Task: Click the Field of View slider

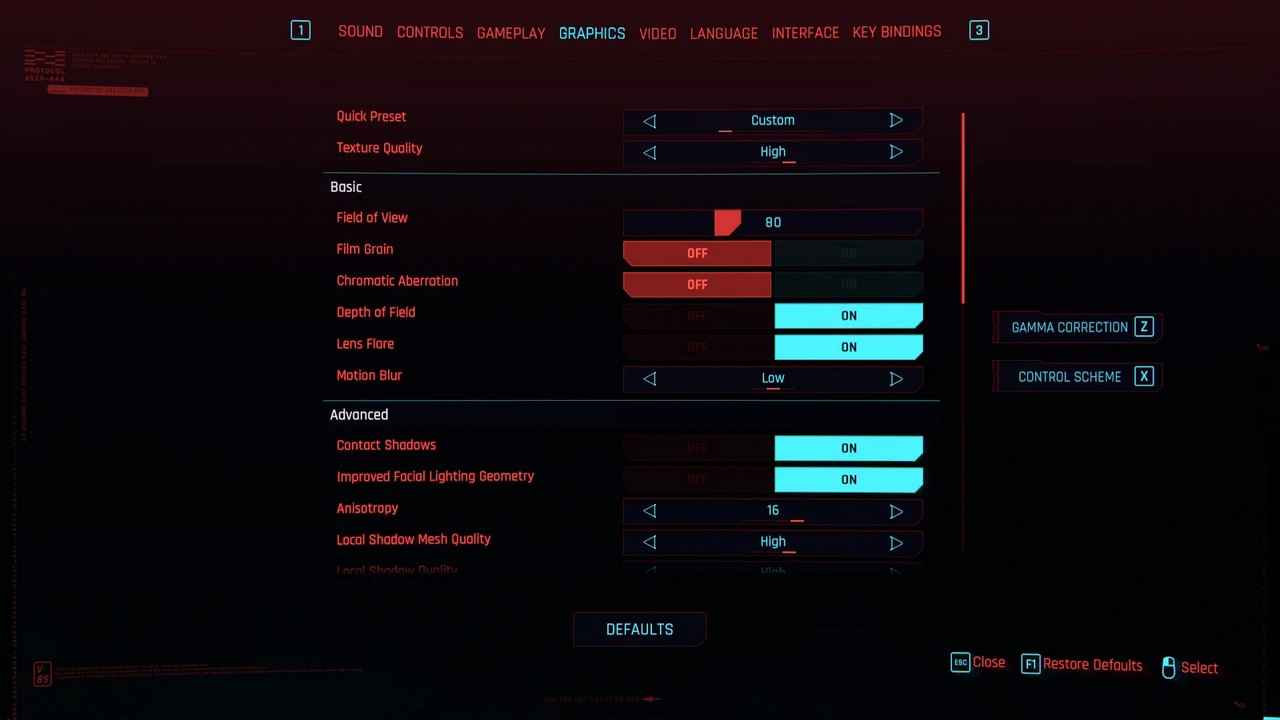Action: tap(772, 223)
